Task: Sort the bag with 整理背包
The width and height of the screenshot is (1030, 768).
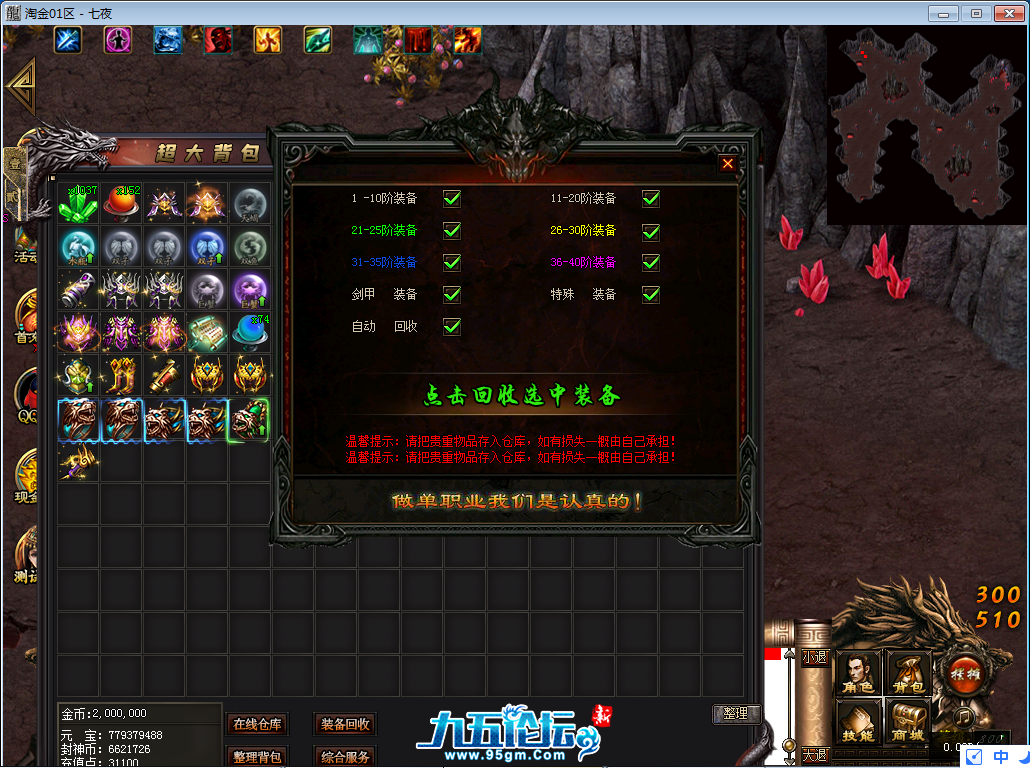Action: click(x=258, y=757)
